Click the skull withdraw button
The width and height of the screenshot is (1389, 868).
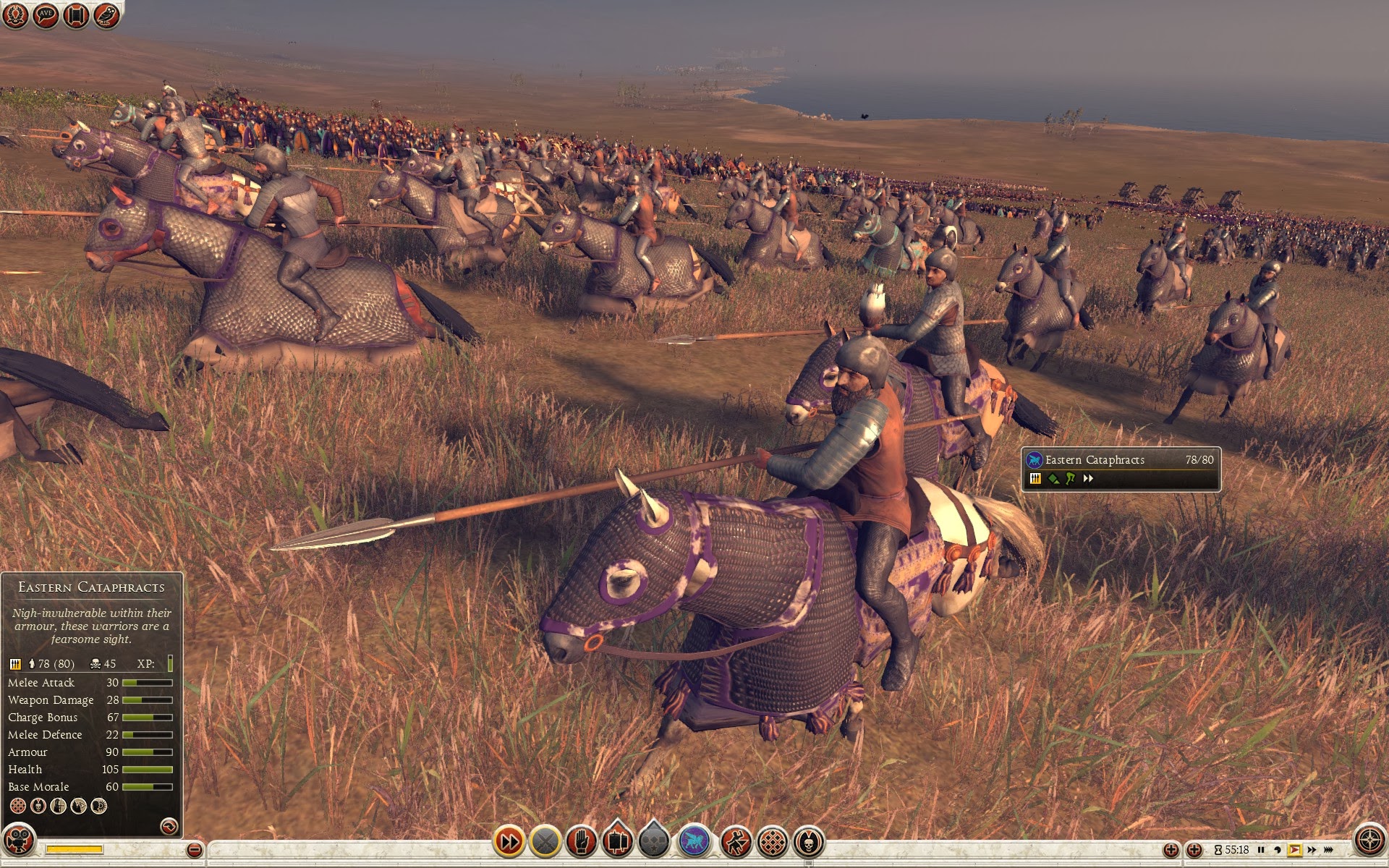click(809, 841)
